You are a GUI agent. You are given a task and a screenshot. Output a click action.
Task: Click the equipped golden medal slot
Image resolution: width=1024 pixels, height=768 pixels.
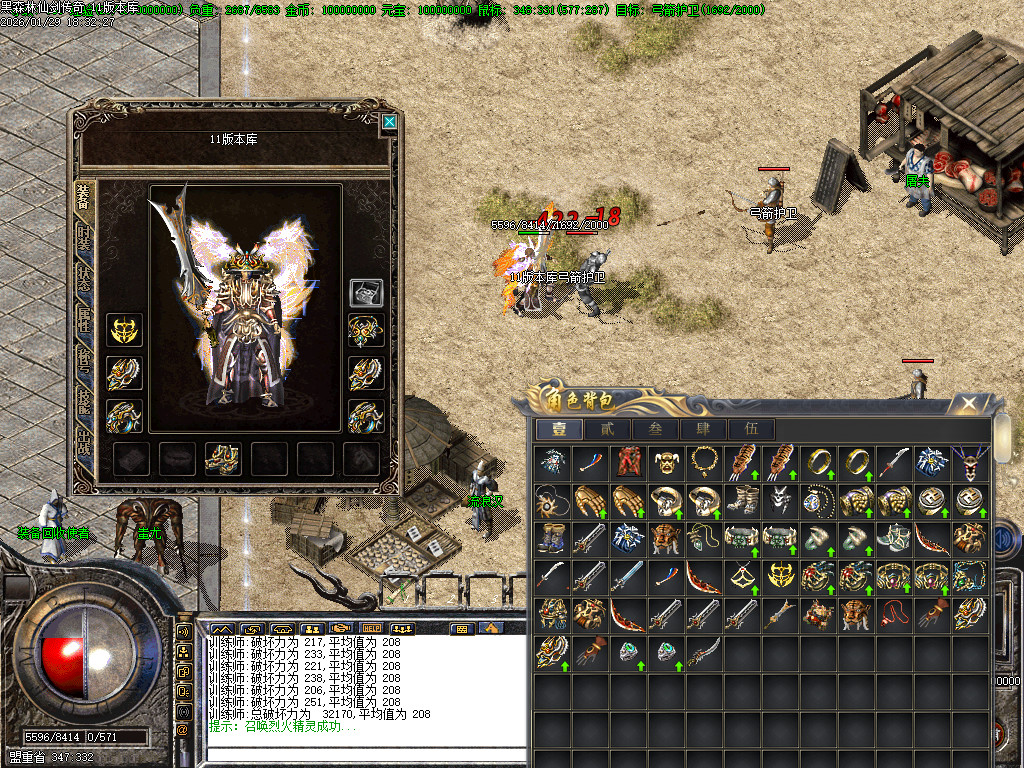coord(124,330)
